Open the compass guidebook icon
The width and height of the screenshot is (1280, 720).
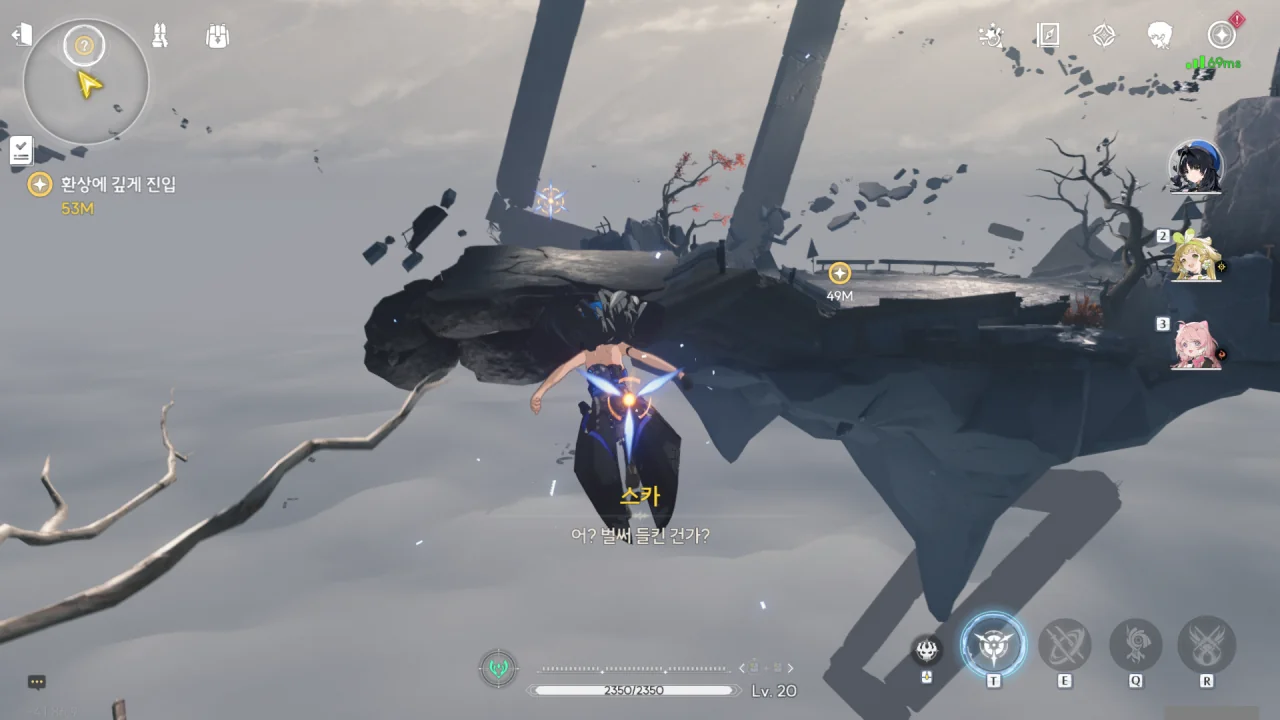[1047, 36]
